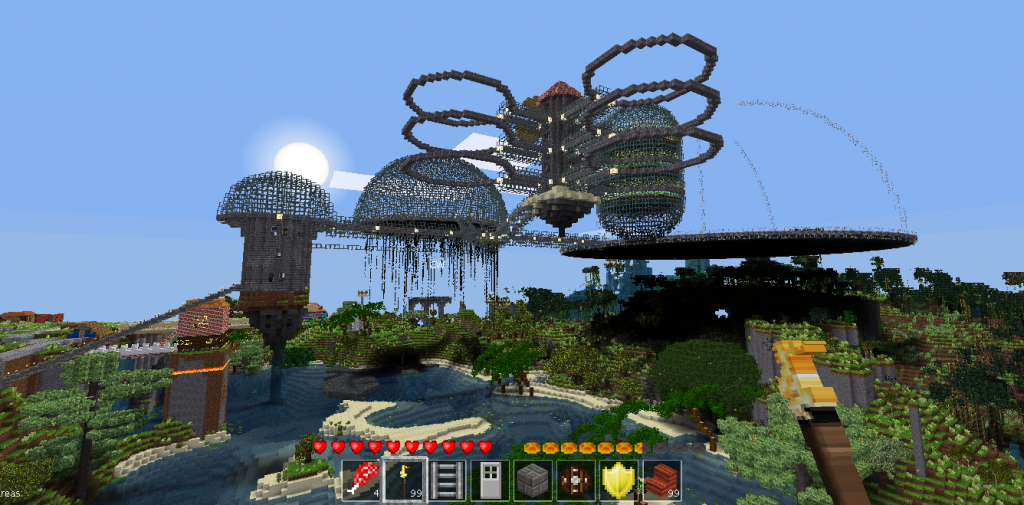The image size is (1024, 505).
Task: Select the raw meat hotbar slot
Action: tap(362, 480)
